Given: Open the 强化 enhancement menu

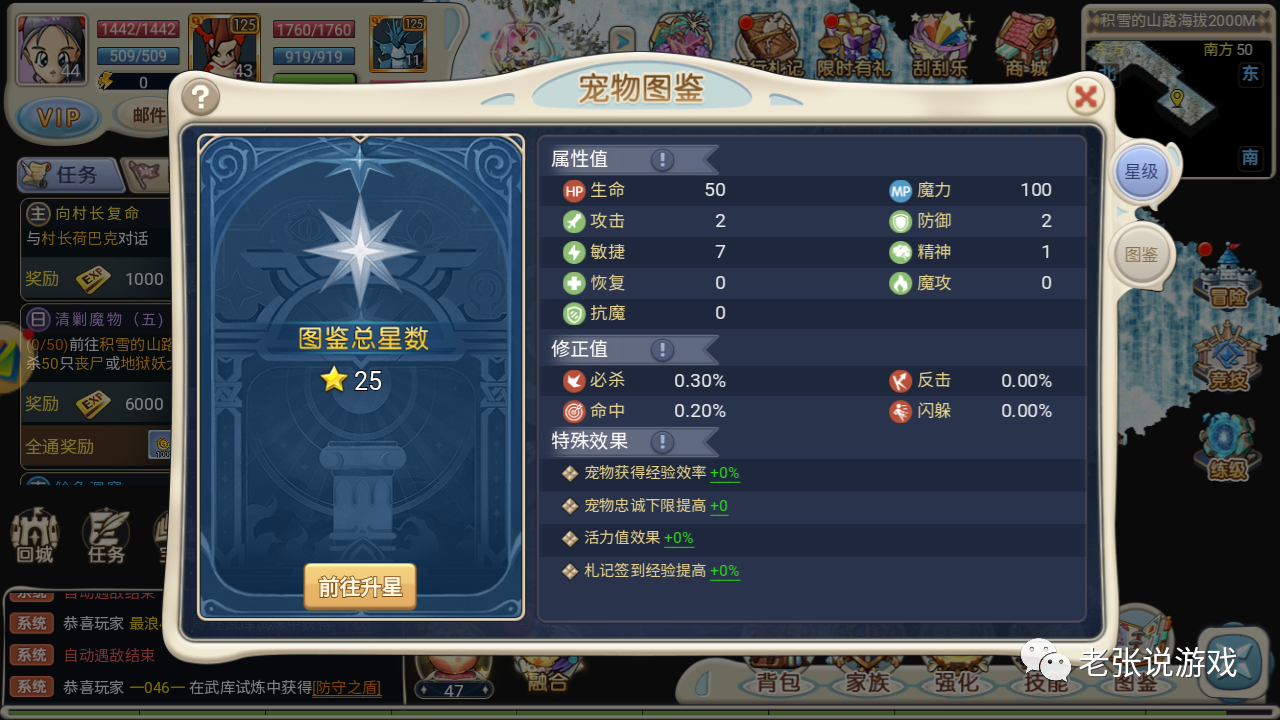Looking at the screenshot, I should 955,683.
